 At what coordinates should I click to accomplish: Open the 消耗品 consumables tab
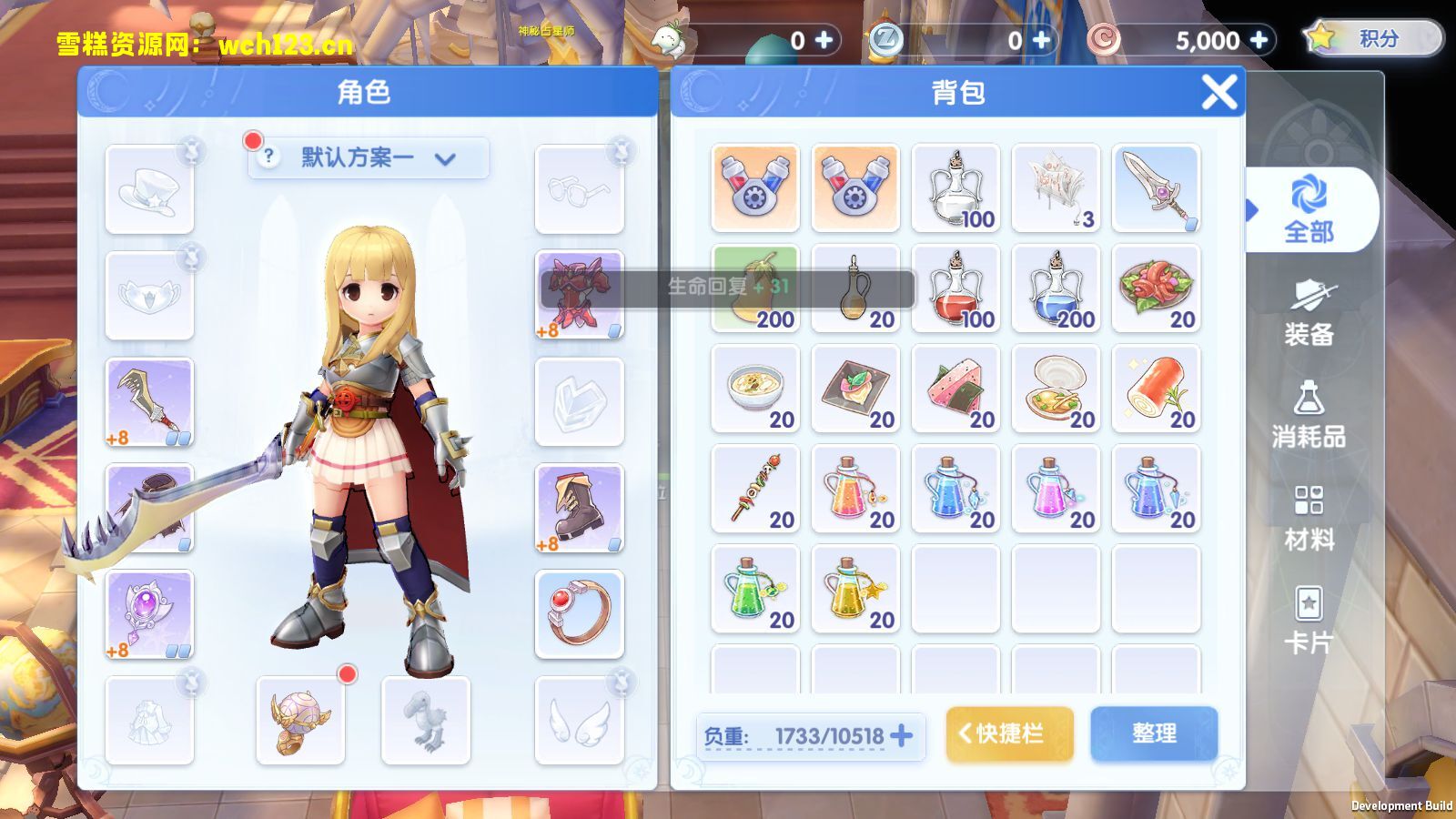click(1309, 415)
